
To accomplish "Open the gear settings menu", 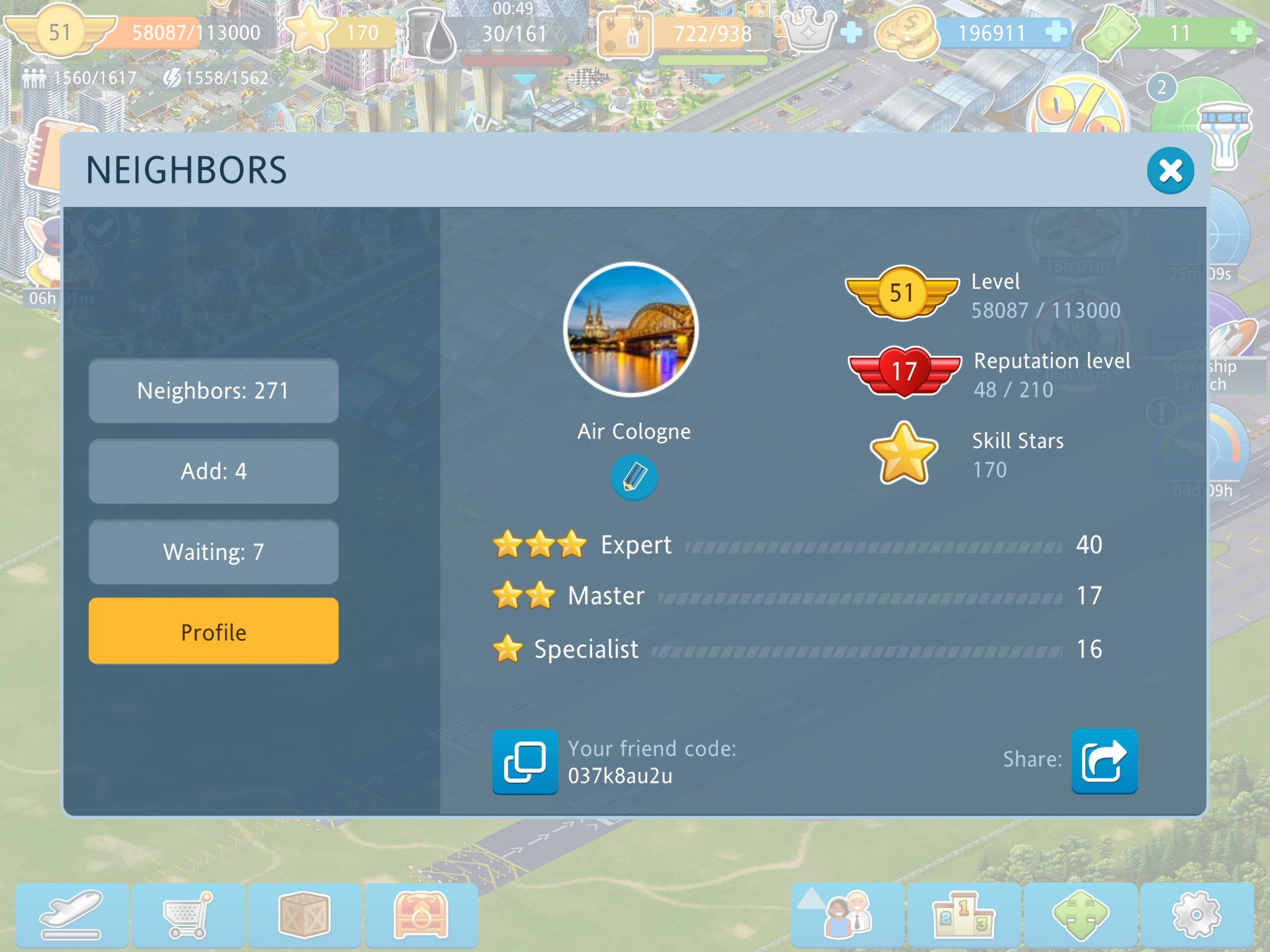I will pyautogui.click(x=1196, y=915).
